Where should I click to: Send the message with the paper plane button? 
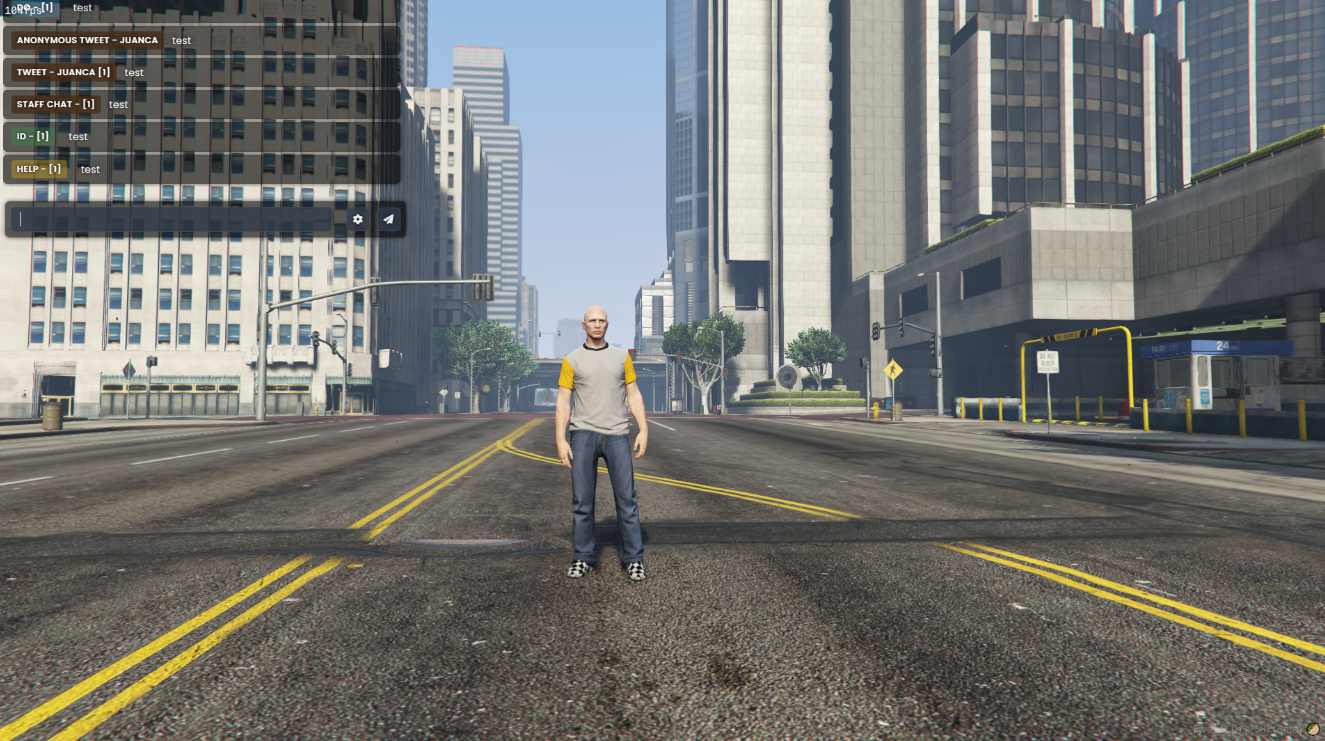coord(388,219)
